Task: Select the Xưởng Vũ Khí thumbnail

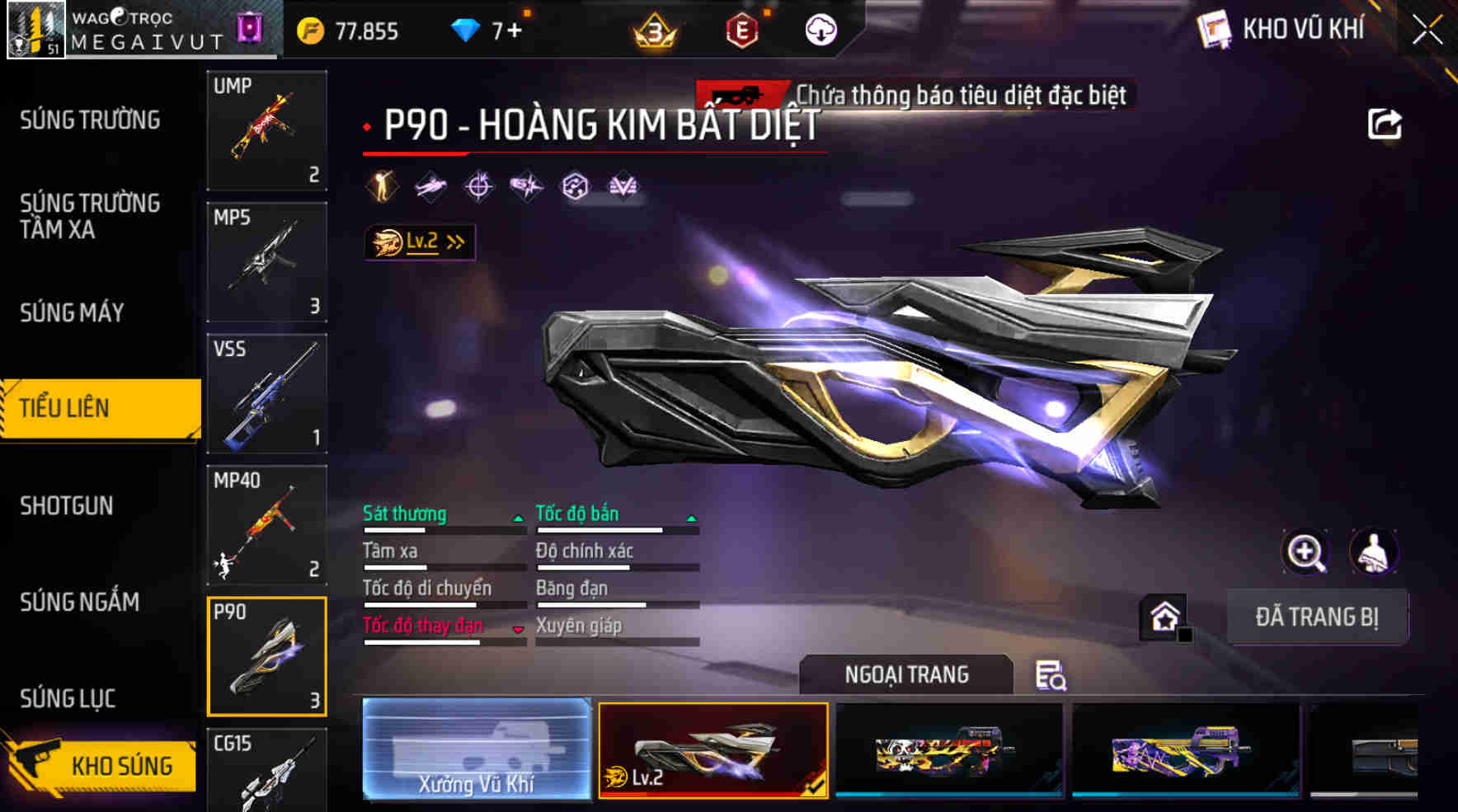Action: (477, 751)
